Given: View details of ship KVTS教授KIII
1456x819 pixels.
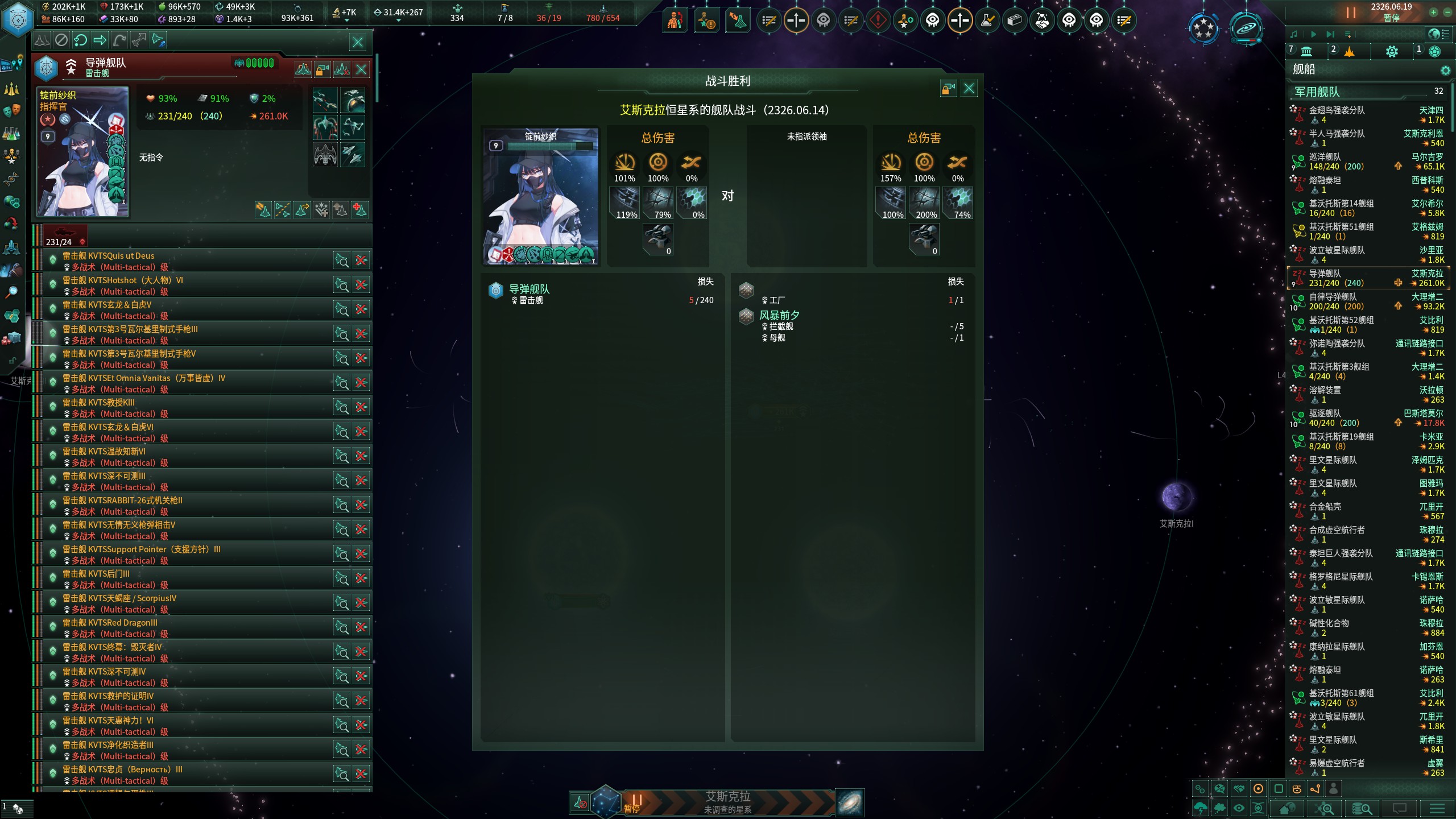Looking at the screenshot, I should click(x=342, y=407).
